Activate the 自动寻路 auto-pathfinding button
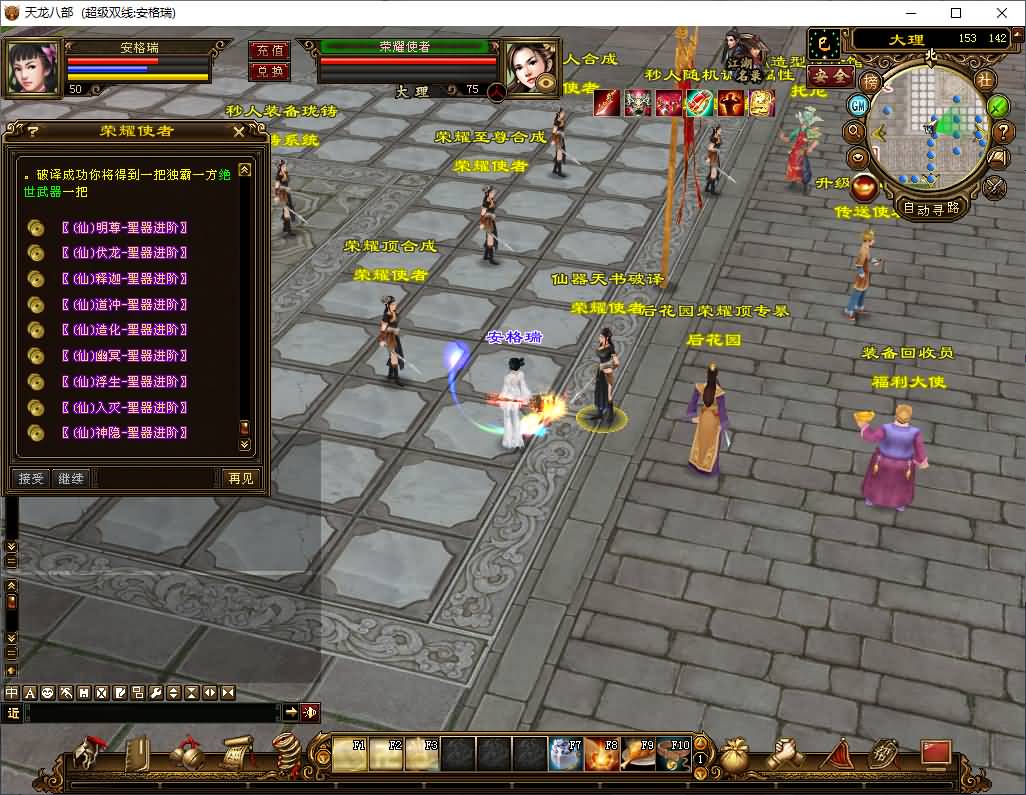Image resolution: width=1026 pixels, height=795 pixels. (931, 208)
